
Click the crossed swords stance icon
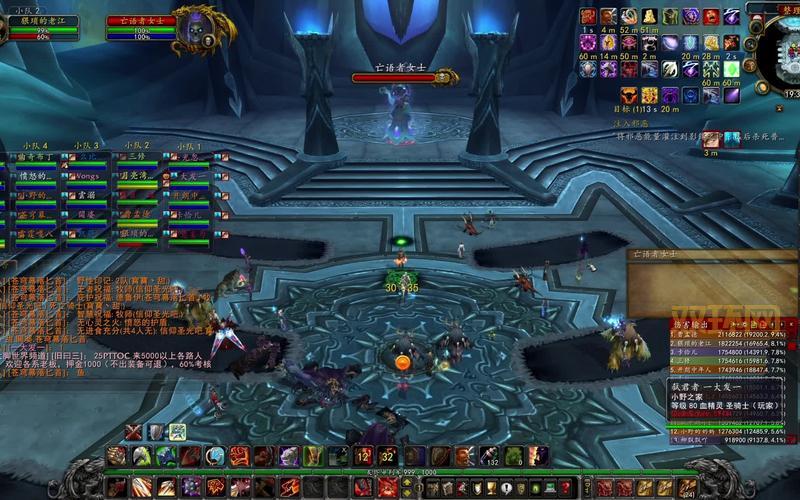(x=133, y=432)
